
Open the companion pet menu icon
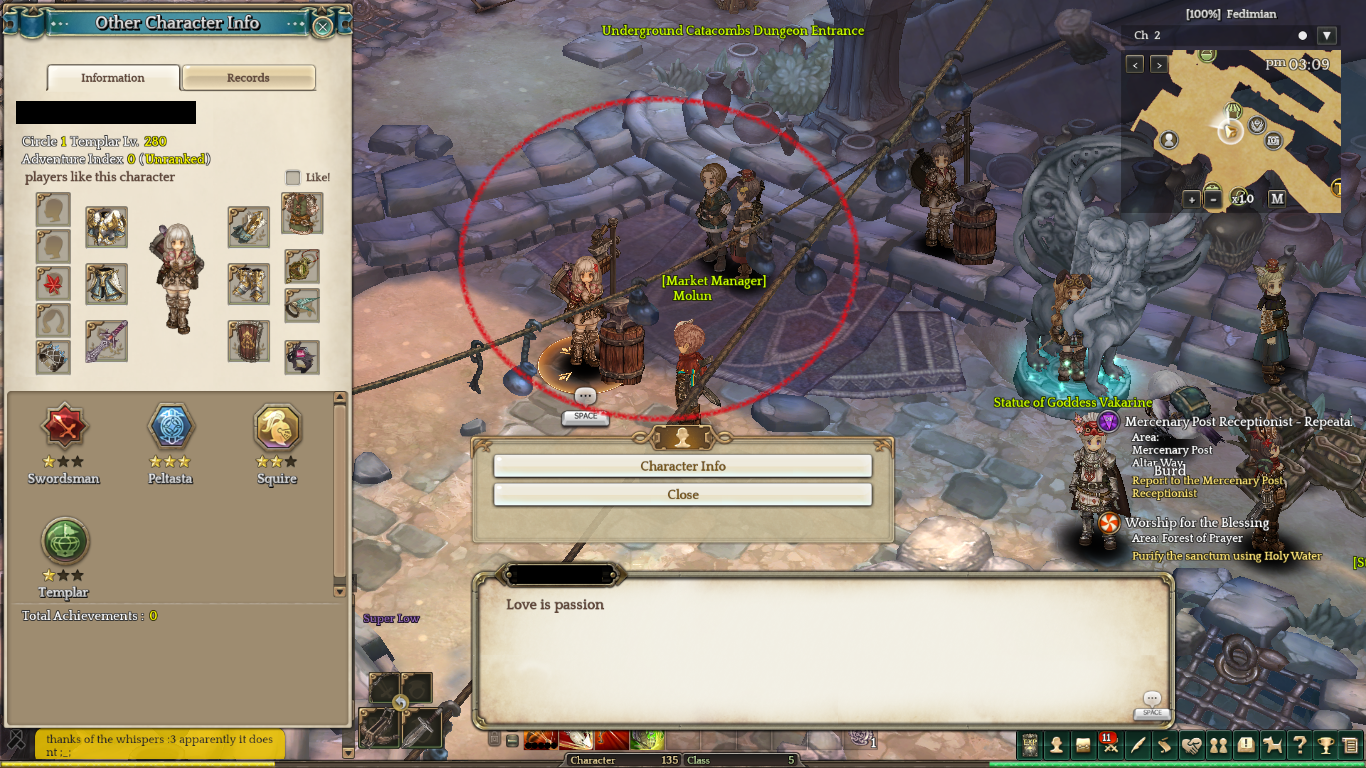(1272, 745)
